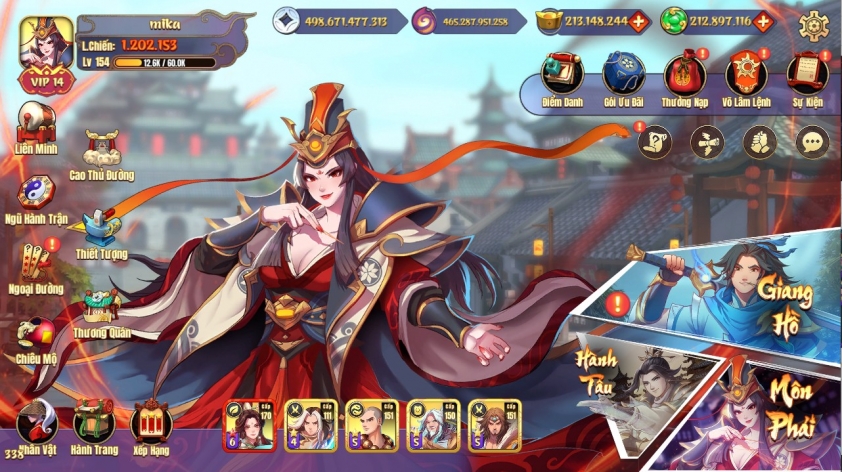Open the chat speech bubble icon
842x472 pixels.
(x=812, y=142)
